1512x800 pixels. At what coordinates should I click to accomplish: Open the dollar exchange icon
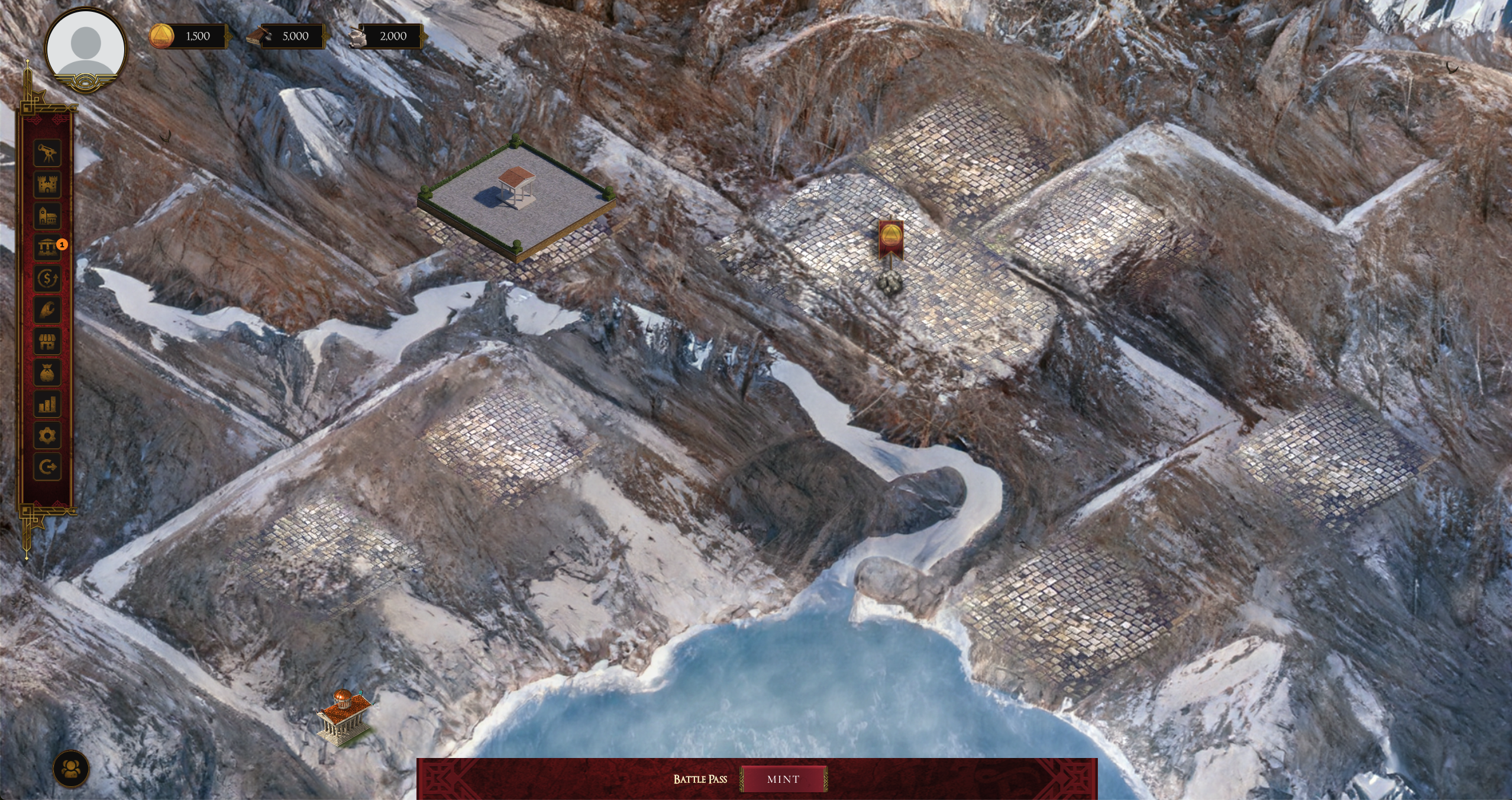coord(47,278)
